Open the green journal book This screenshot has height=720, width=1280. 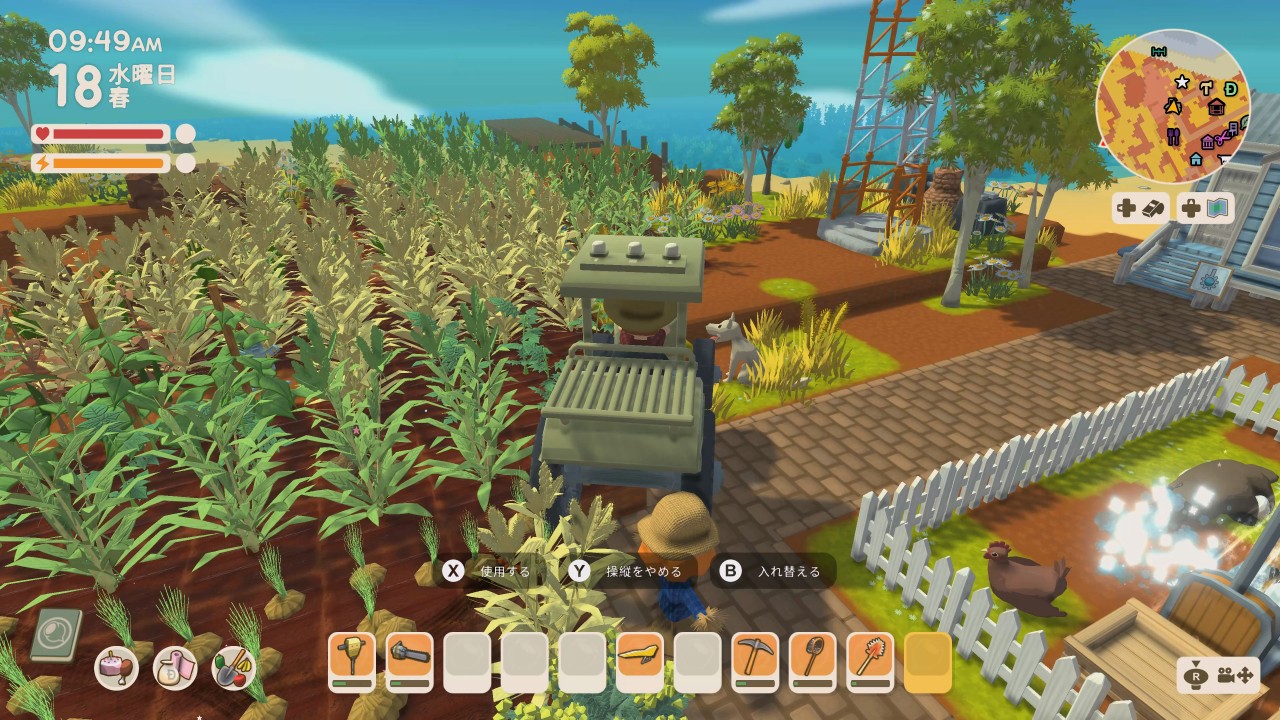tap(56, 636)
